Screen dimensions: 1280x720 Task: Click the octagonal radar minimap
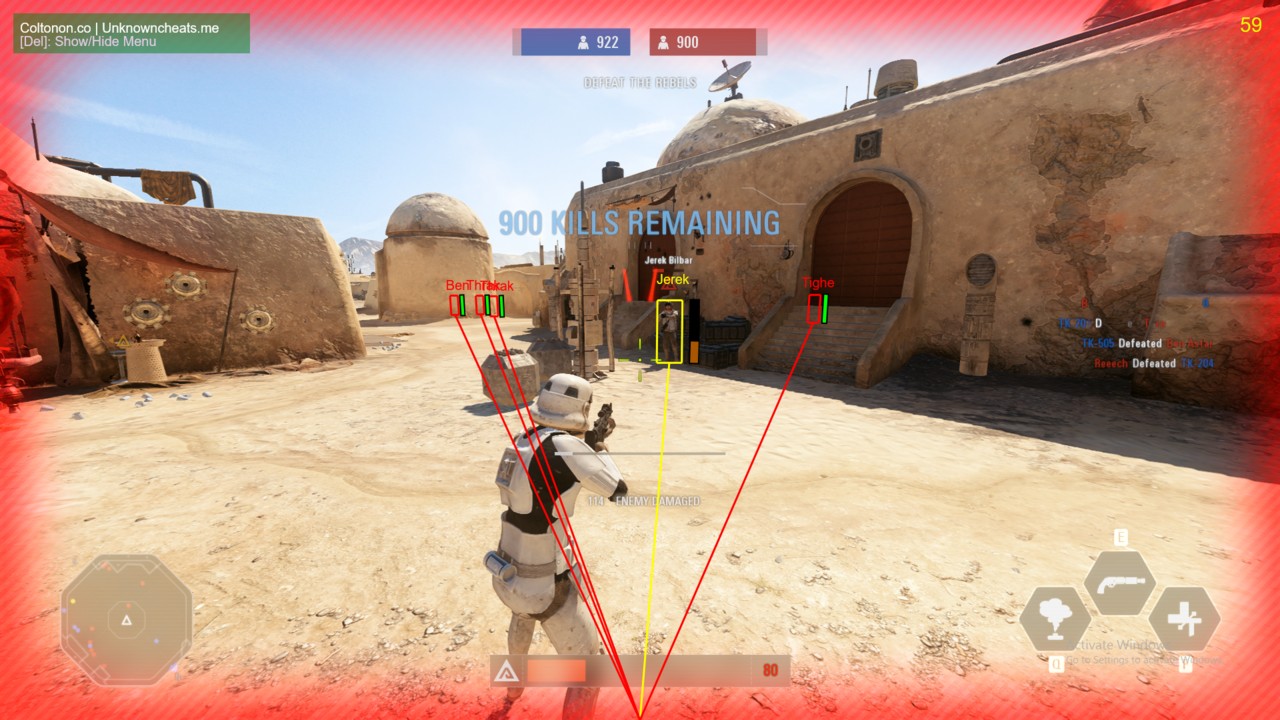click(126, 620)
